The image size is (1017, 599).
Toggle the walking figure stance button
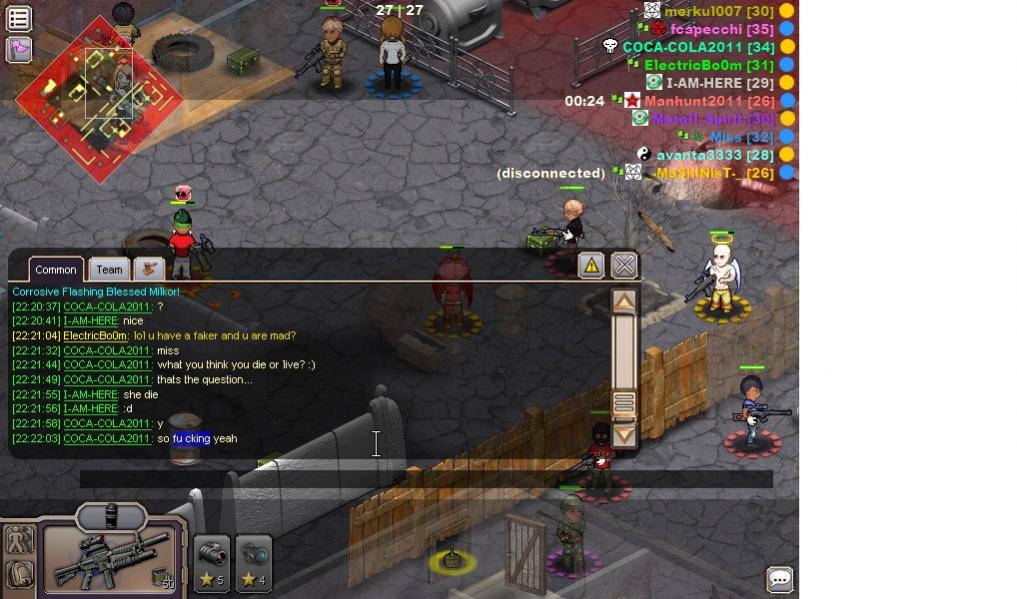(19, 540)
